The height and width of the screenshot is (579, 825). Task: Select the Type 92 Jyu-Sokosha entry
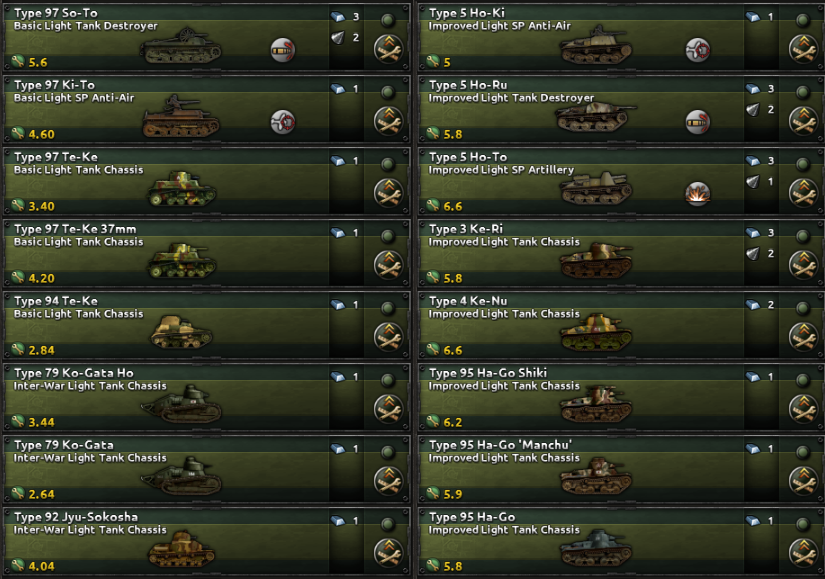pyautogui.click(x=170, y=542)
